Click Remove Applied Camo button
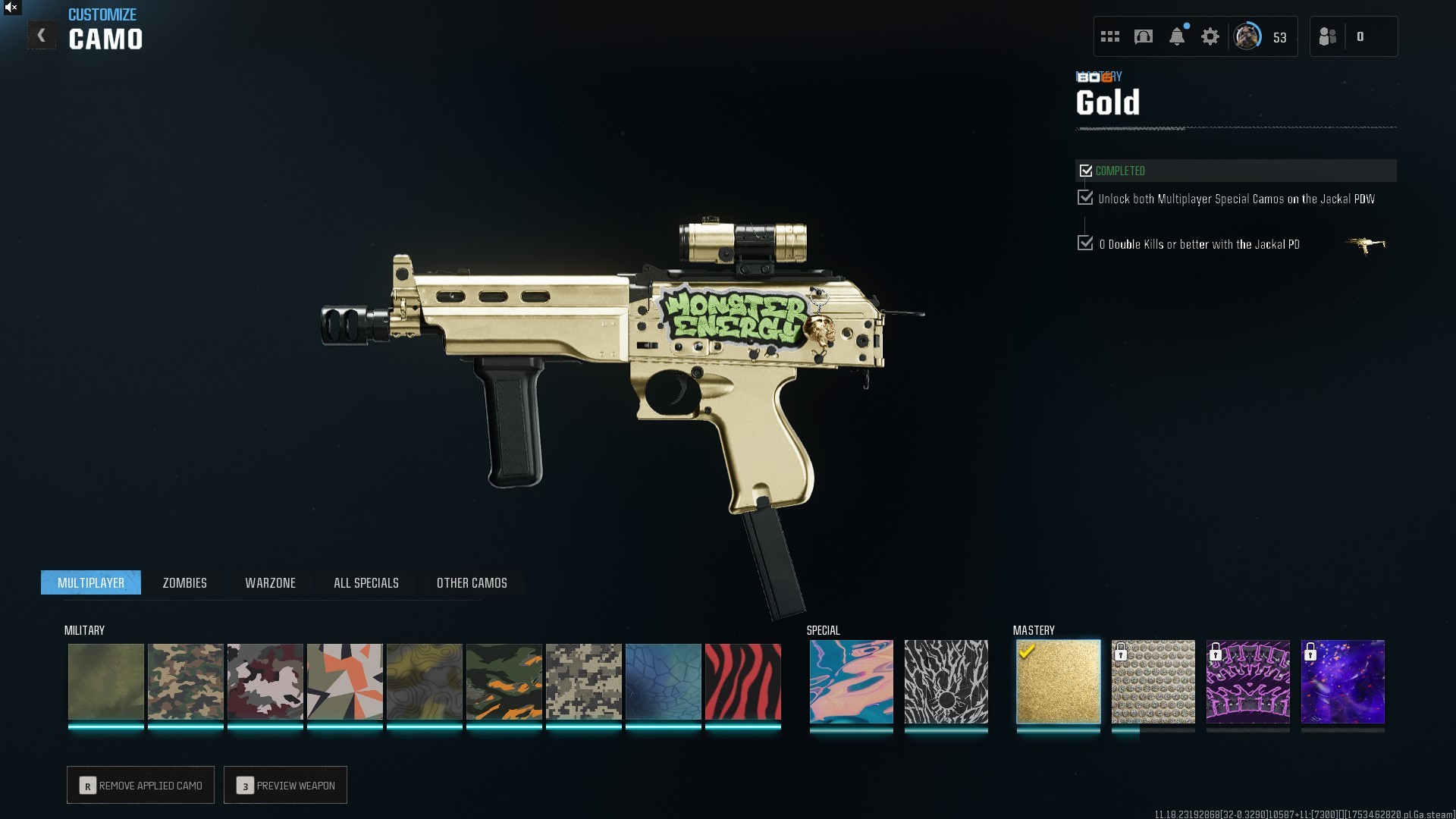The width and height of the screenshot is (1456, 819). point(140,786)
